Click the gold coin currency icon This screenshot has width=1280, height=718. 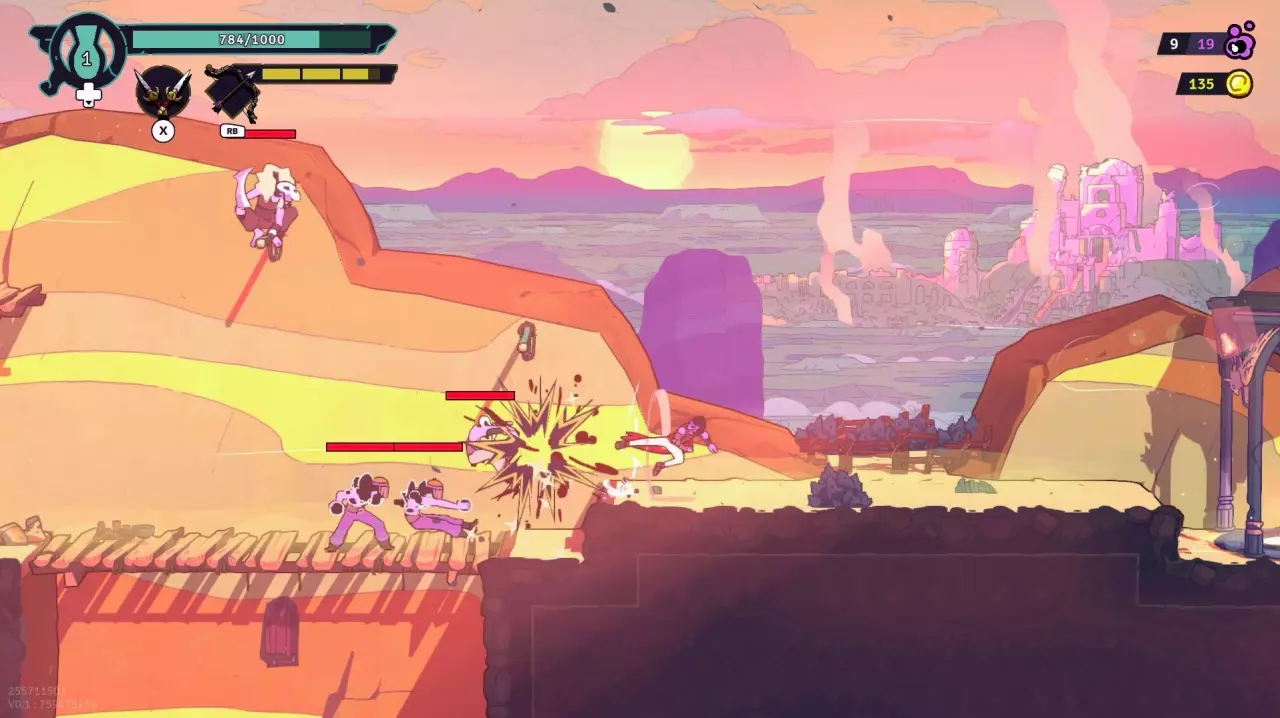1238,84
